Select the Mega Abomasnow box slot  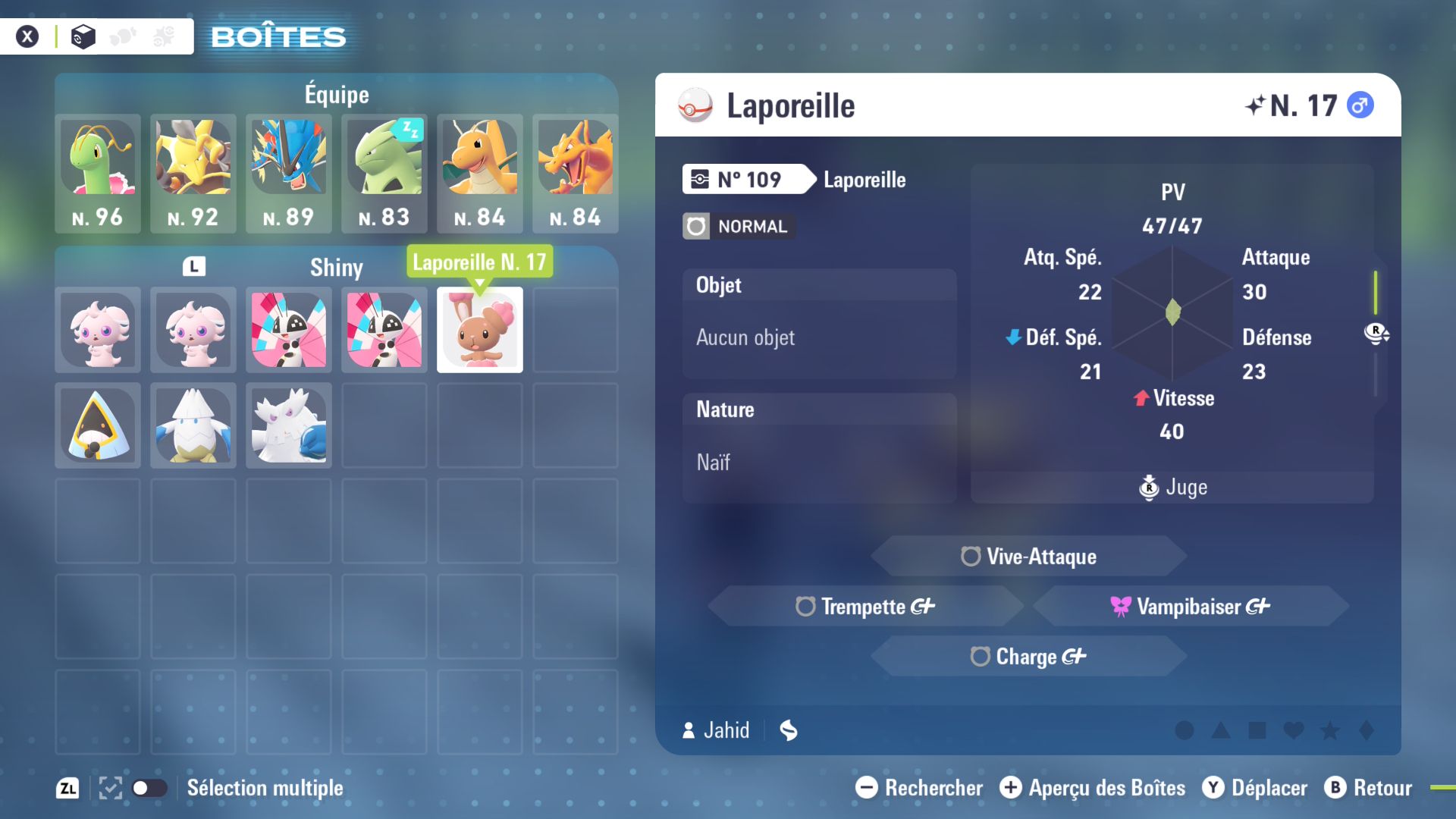(289, 425)
